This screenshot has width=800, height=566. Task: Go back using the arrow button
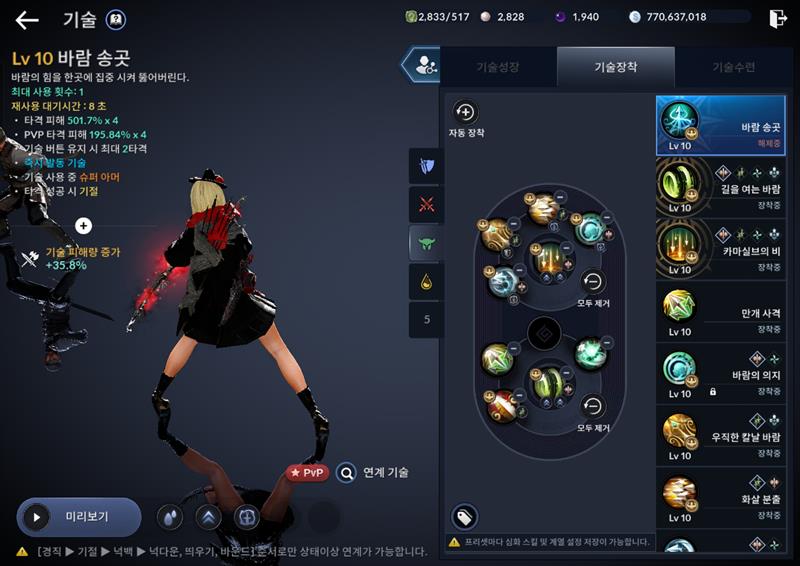click(x=27, y=20)
